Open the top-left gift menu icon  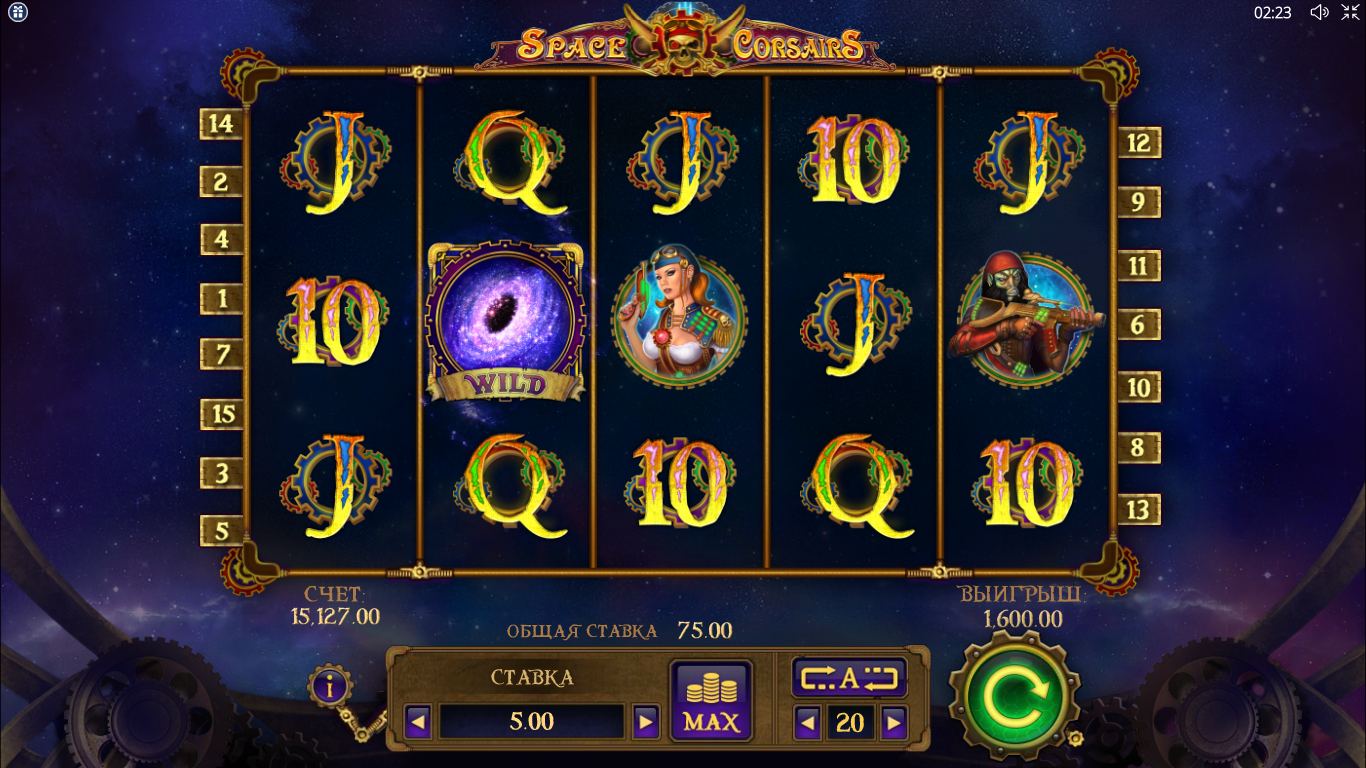[x=17, y=12]
